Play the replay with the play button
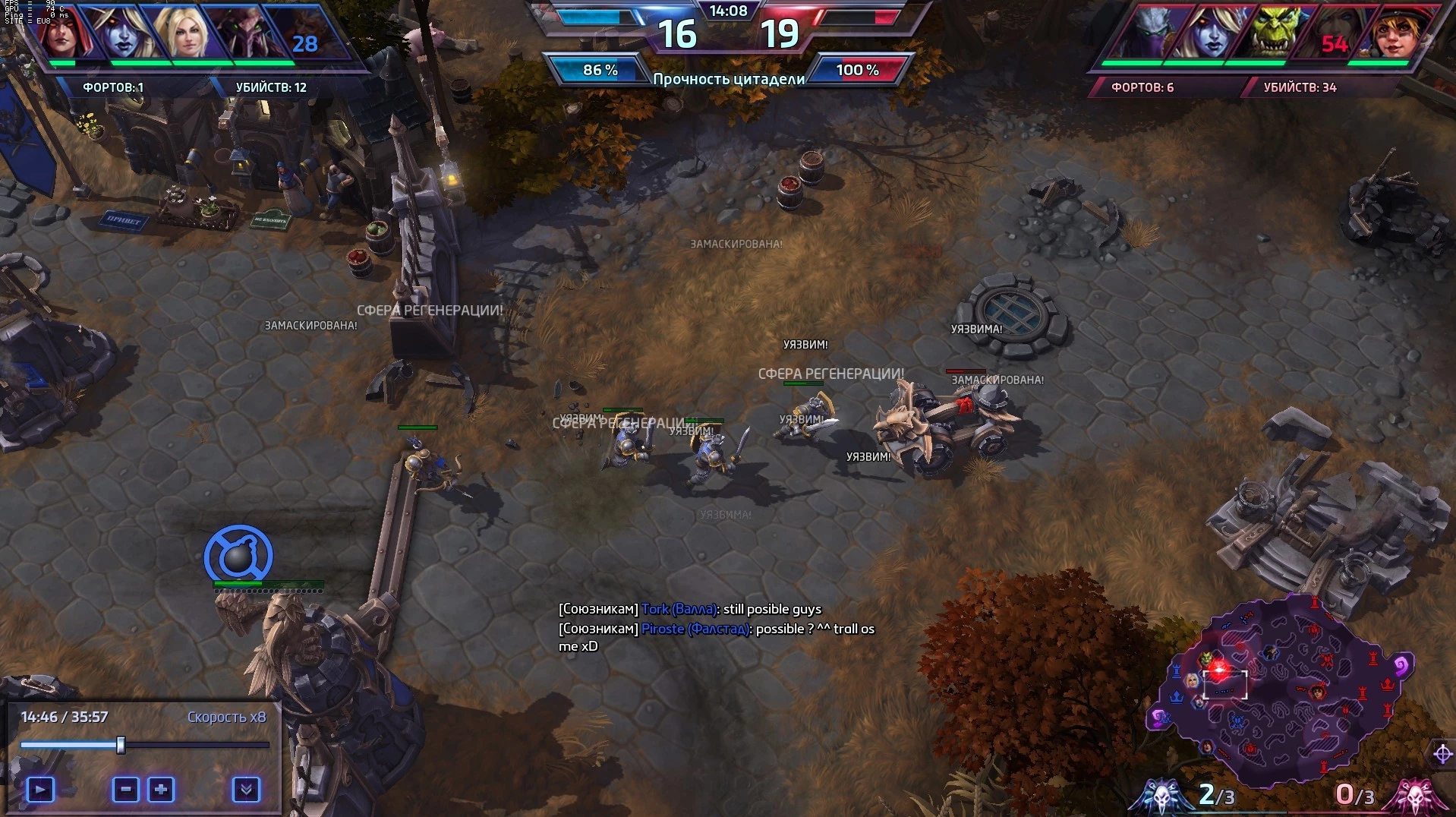 pos(40,790)
